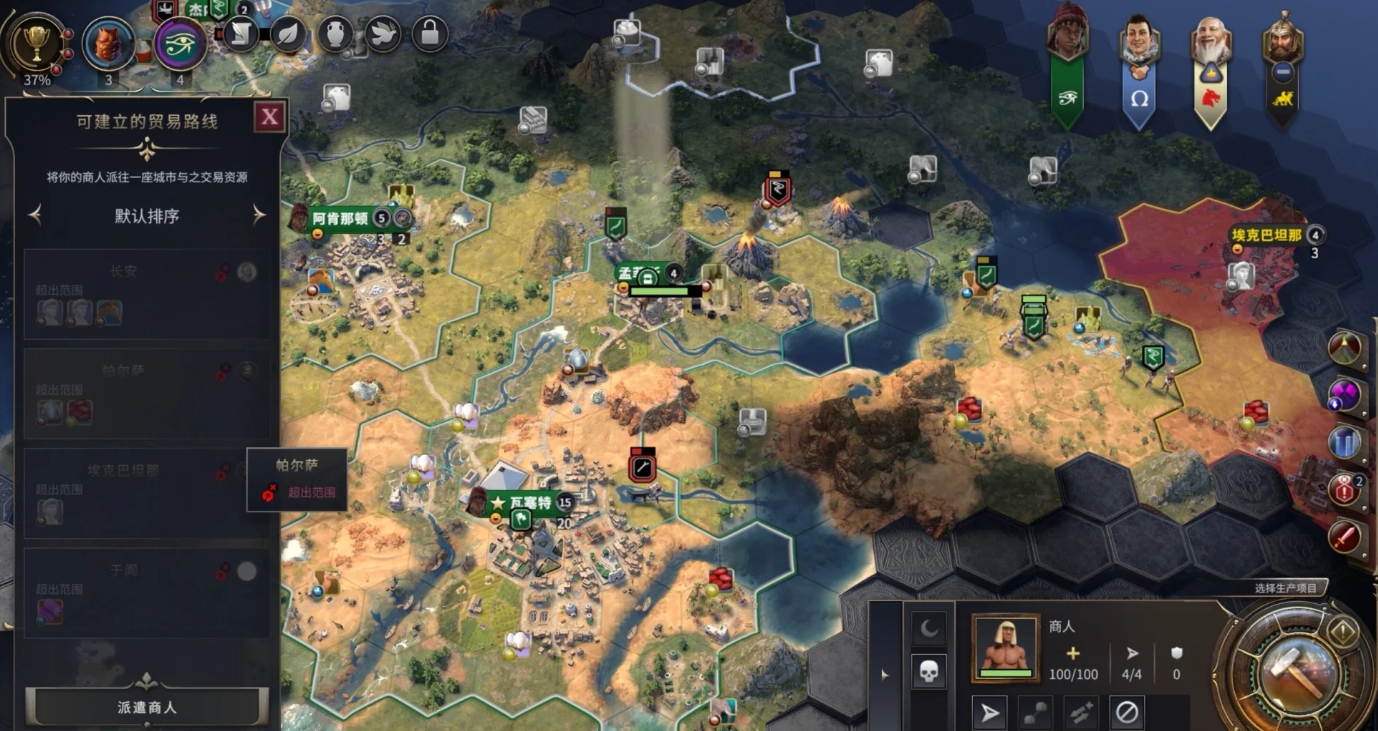Cycle the default sorting to the previous option
Screen dimensions: 1378x731
click(35, 215)
